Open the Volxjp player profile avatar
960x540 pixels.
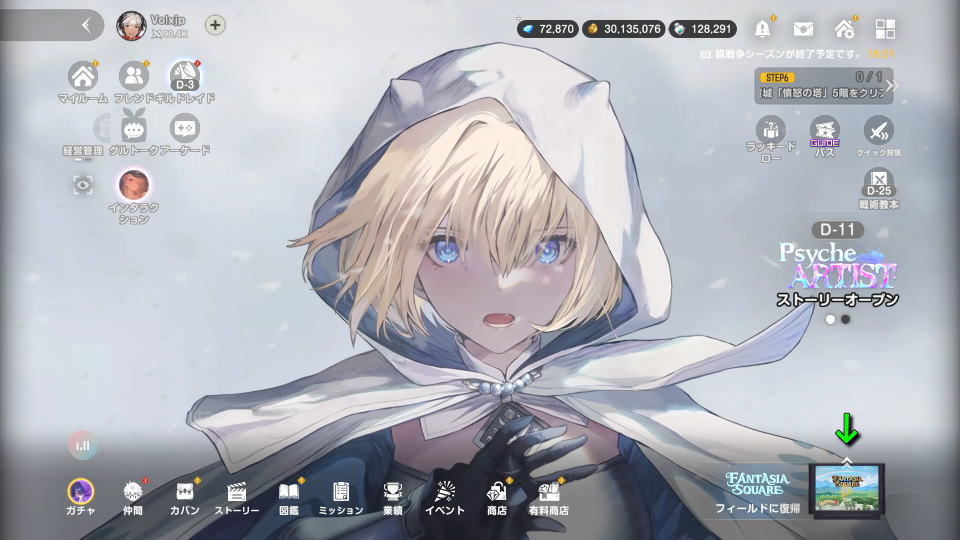tap(131, 25)
